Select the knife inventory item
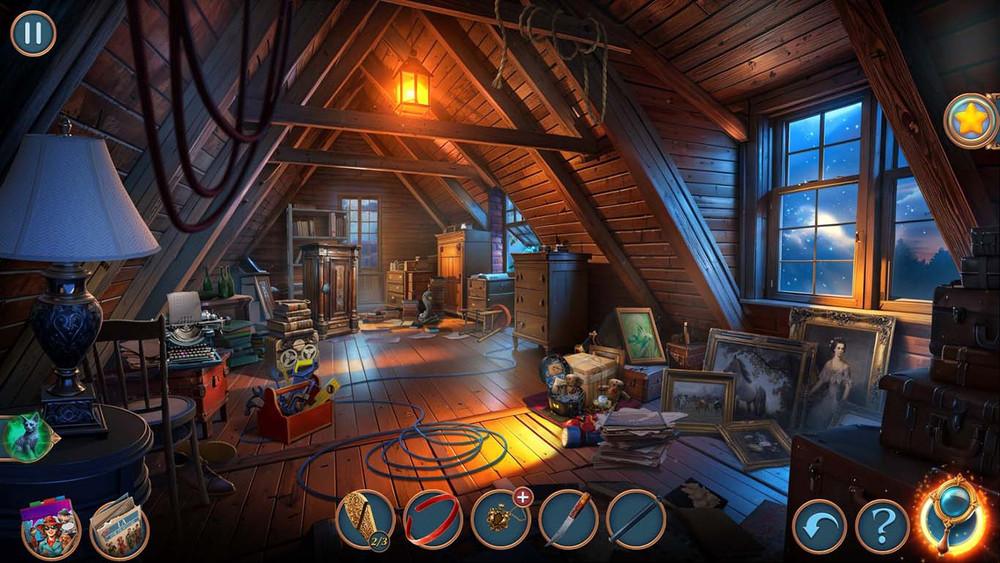 [x=568, y=519]
